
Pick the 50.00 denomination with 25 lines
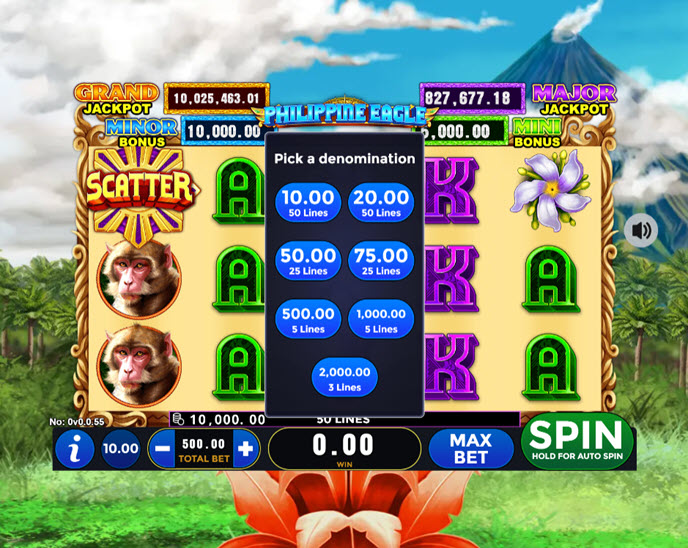308,261
